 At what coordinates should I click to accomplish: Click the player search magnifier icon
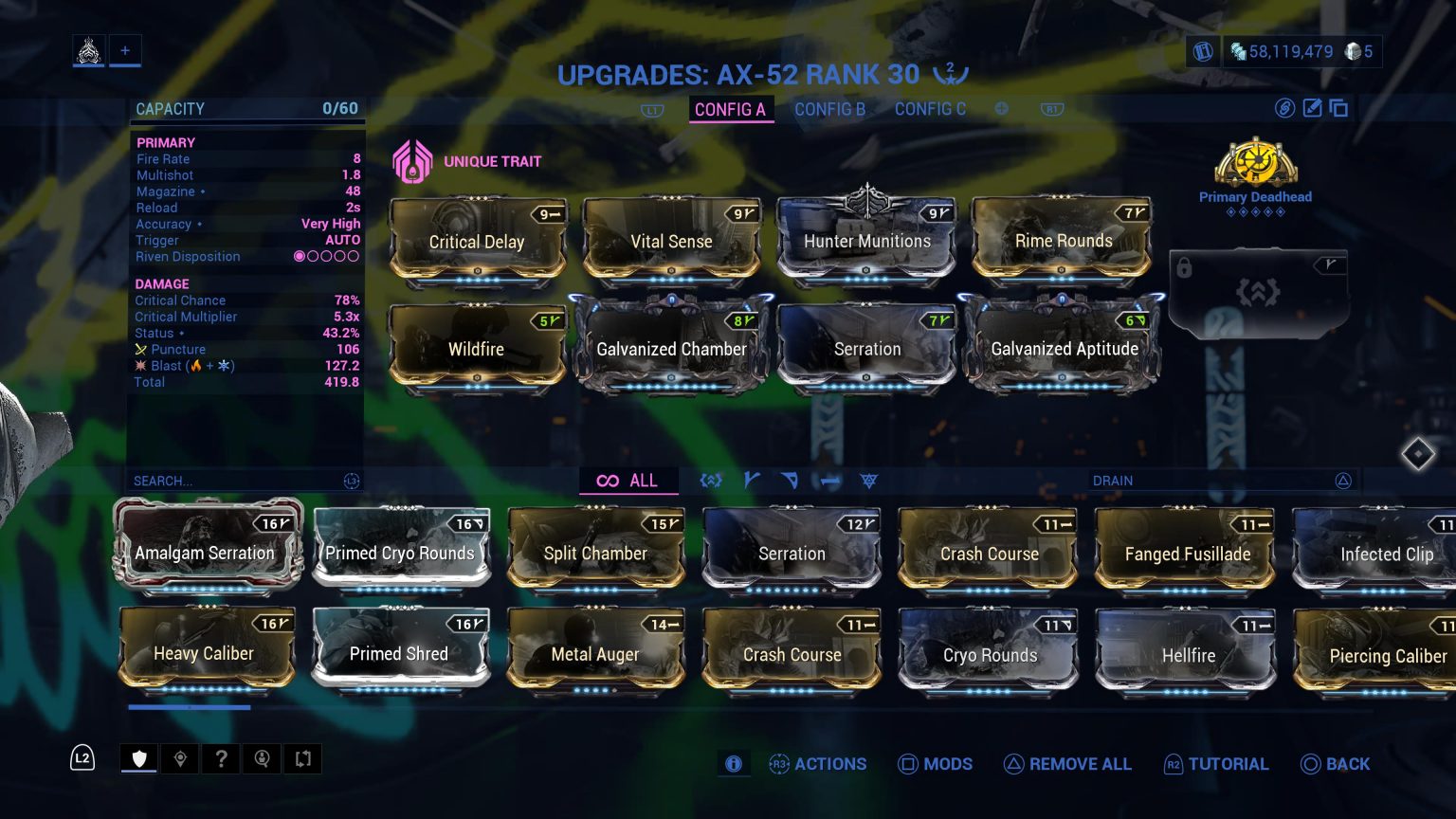(x=262, y=758)
